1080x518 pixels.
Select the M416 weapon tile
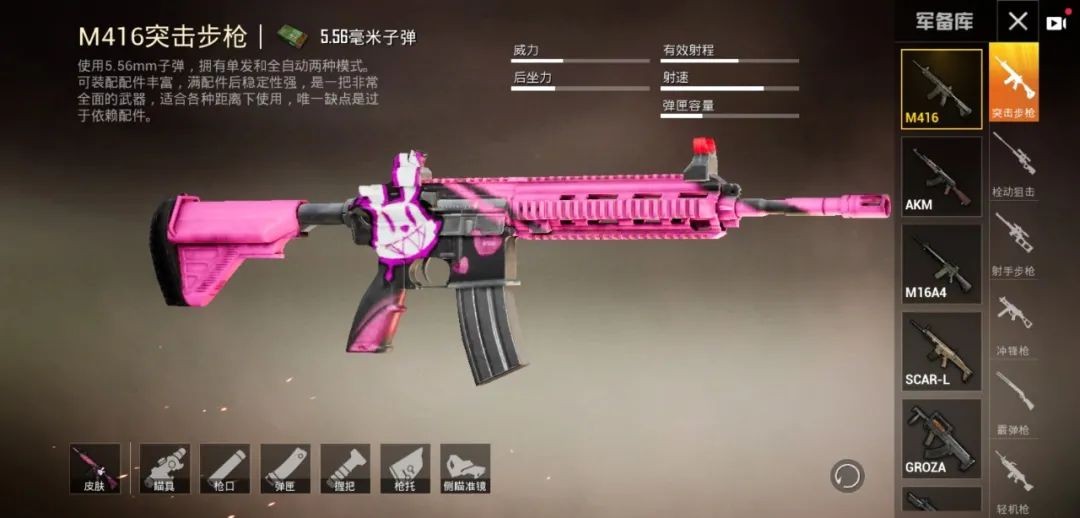point(941,89)
